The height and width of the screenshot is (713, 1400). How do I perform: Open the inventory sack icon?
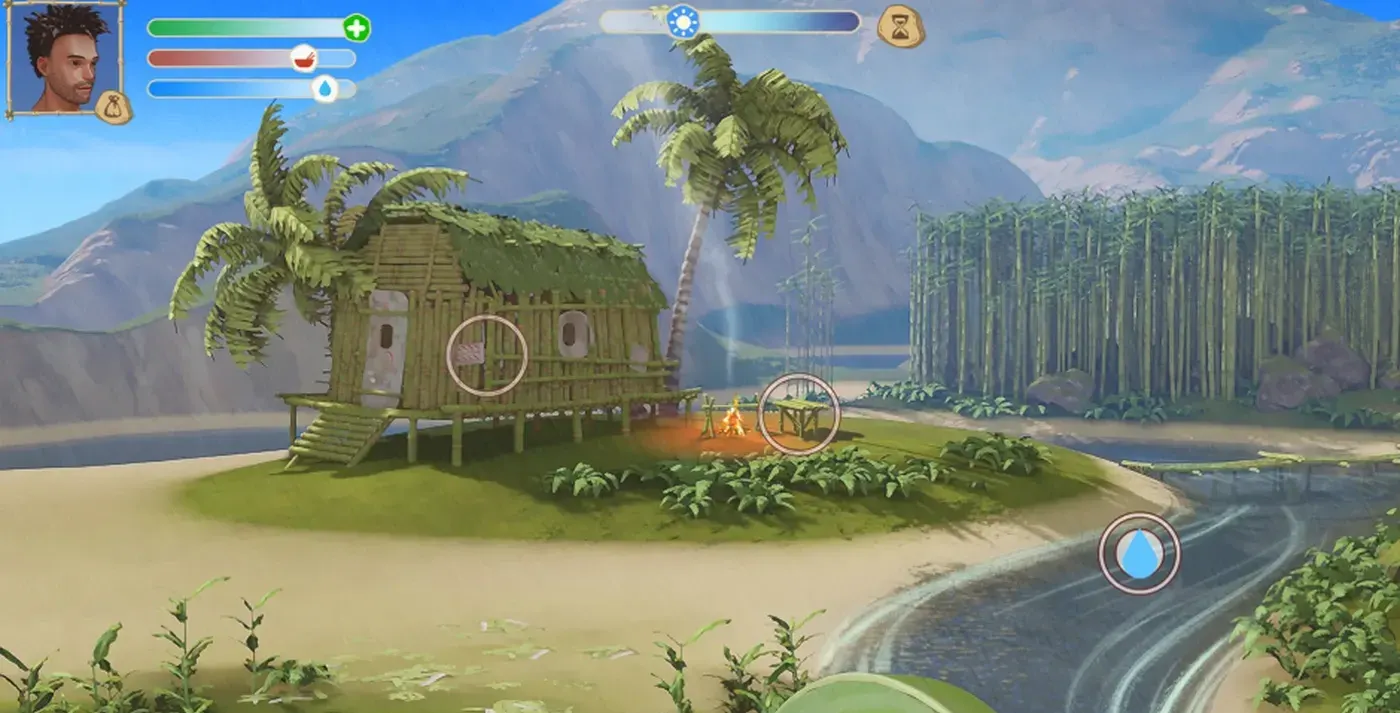pos(114,107)
